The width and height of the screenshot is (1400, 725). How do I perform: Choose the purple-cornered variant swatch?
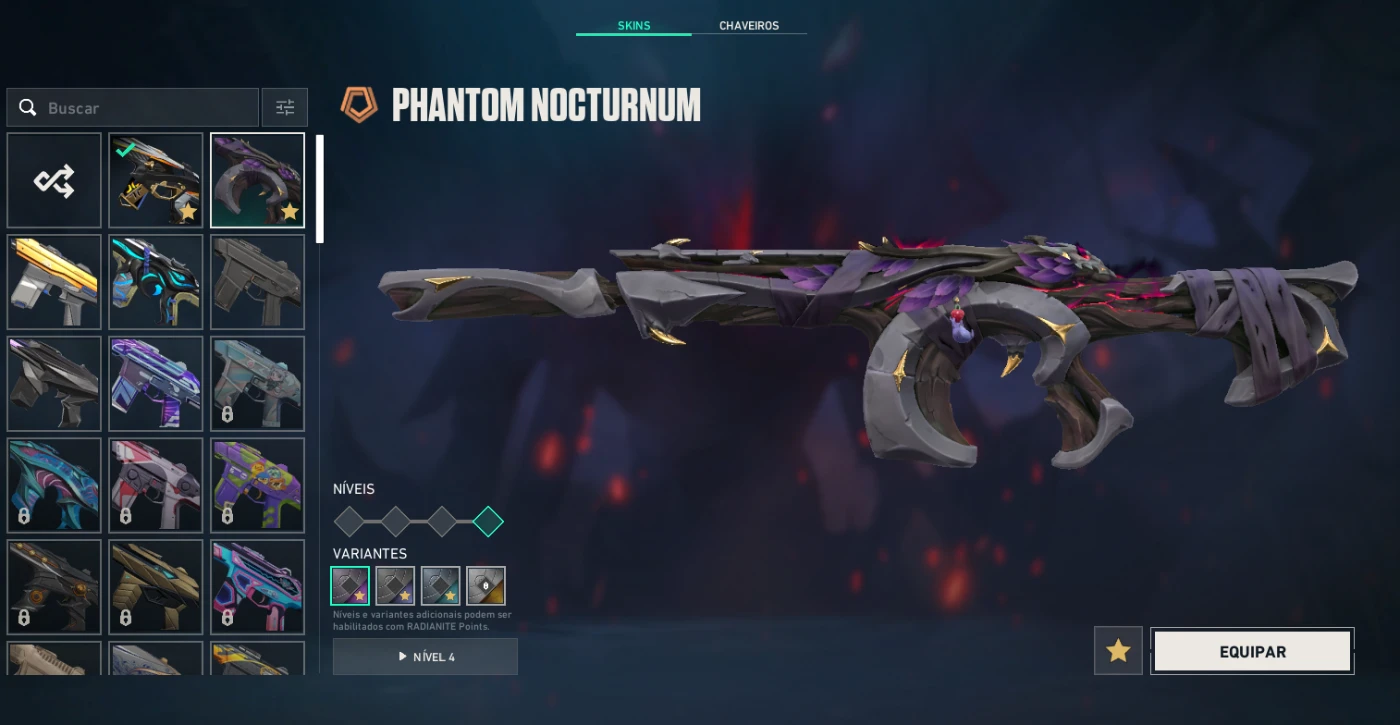(x=350, y=586)
